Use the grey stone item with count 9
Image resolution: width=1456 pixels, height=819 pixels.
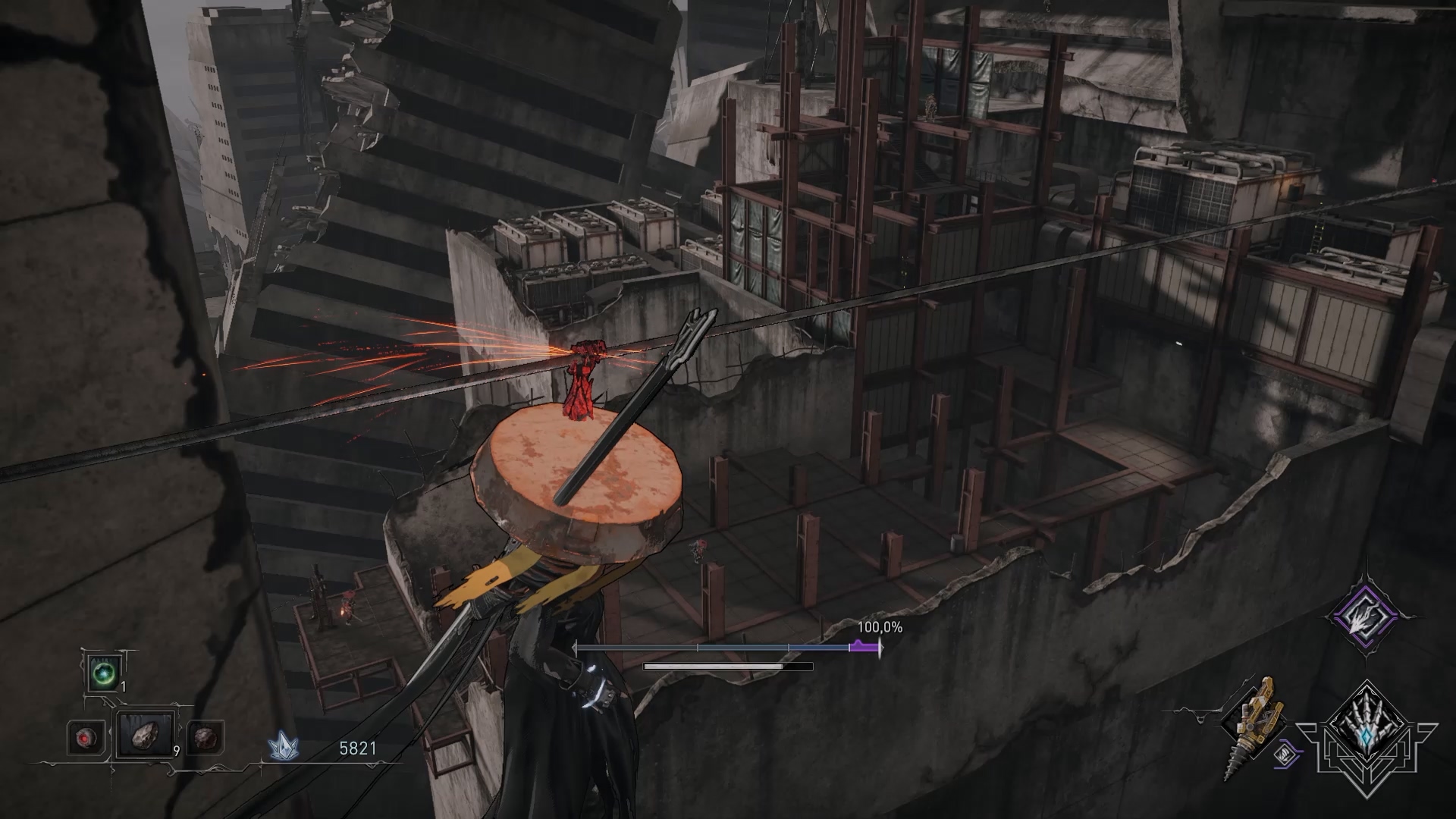pyautogui.click(x=144, y=736)
